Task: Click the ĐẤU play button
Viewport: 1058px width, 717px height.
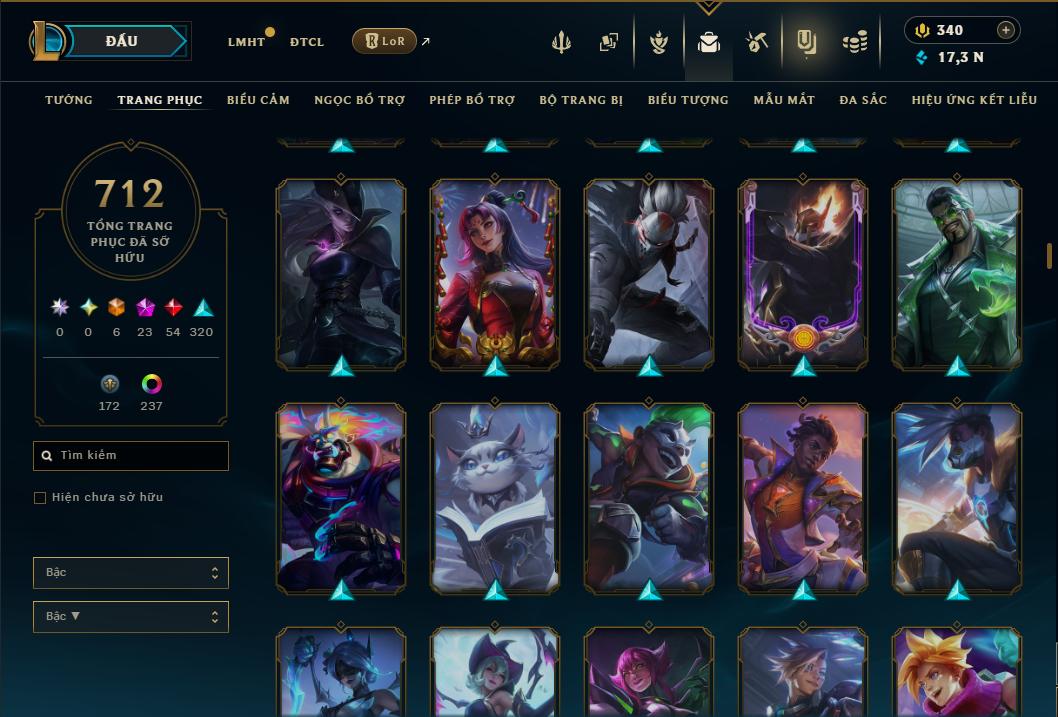Action: point(121,41)
